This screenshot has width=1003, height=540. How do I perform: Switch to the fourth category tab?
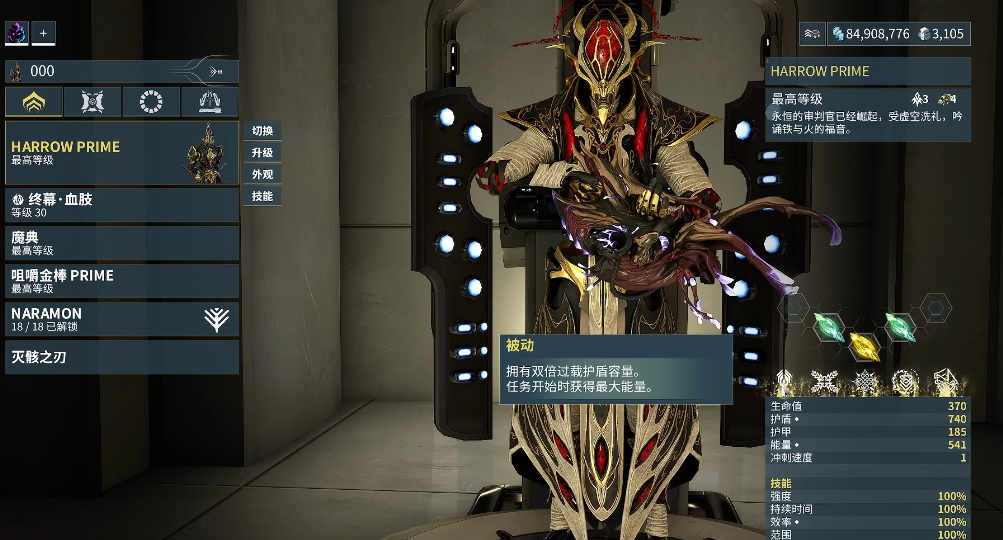(x=210, y=102)
